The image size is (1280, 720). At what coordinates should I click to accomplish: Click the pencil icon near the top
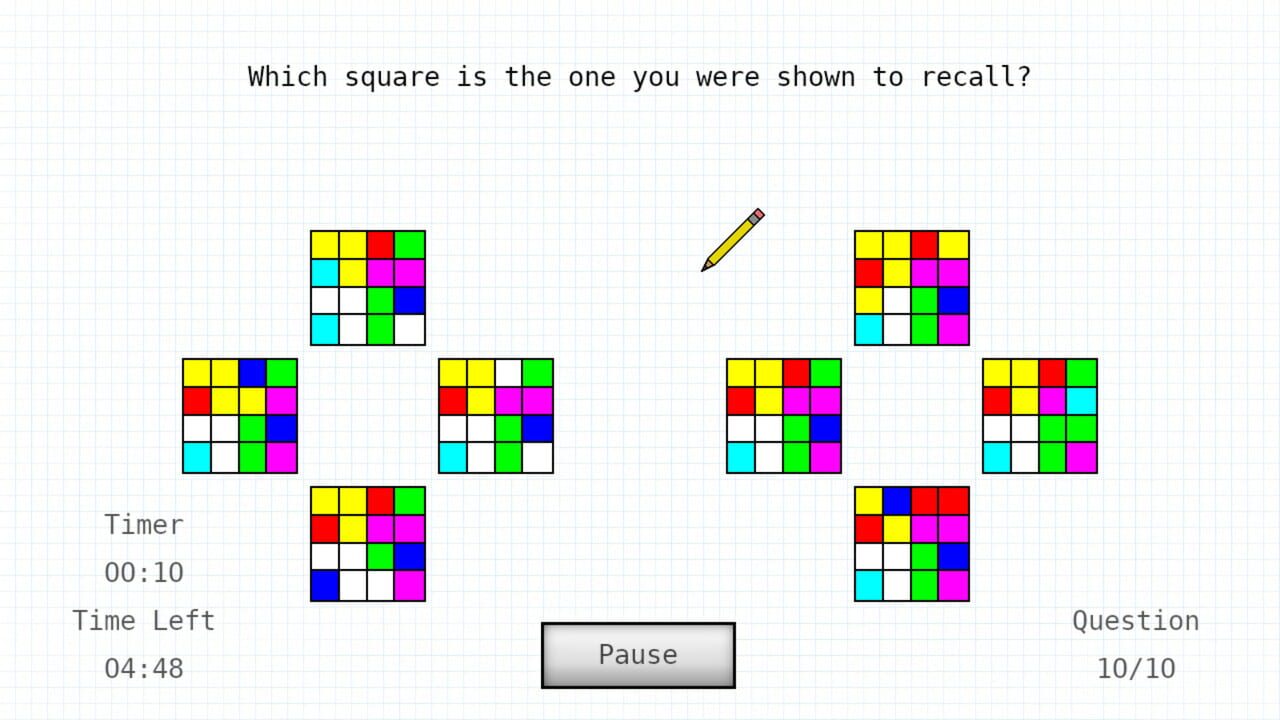point(733,240)
